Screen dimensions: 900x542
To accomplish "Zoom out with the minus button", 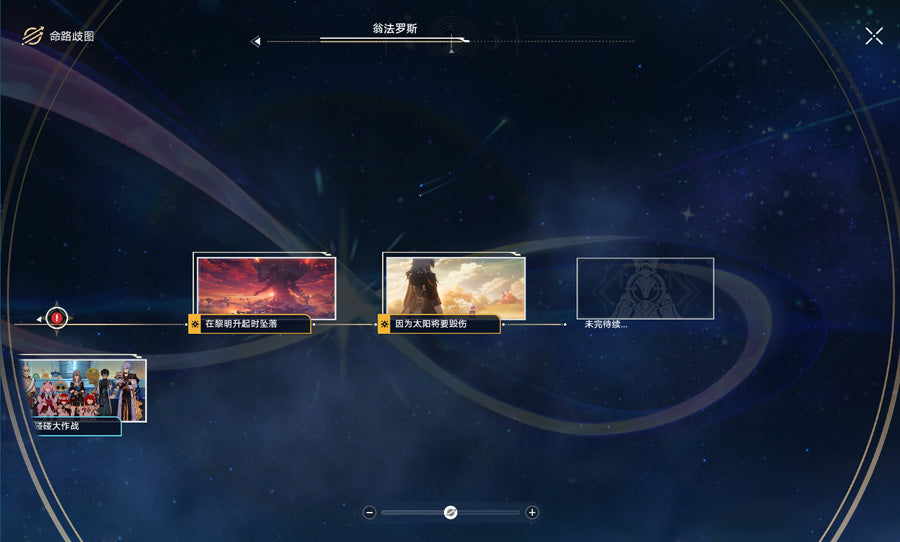I will [370, 512].
